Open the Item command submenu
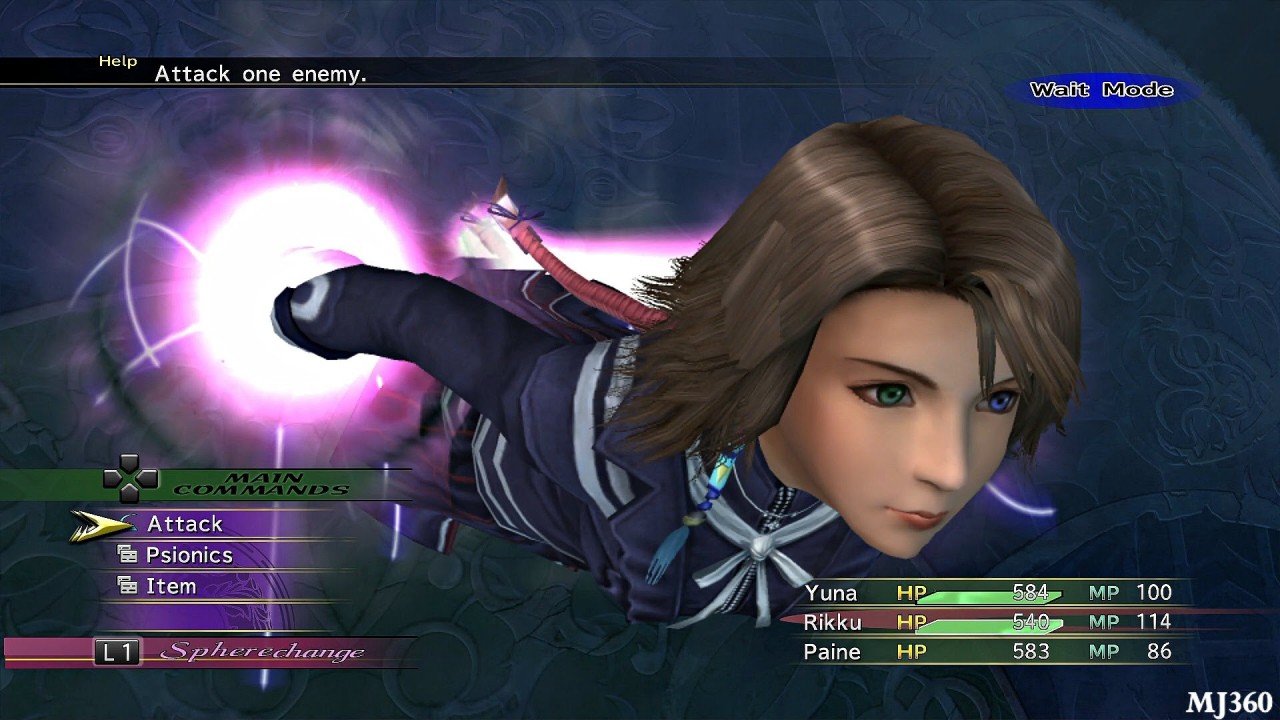The width and height of the screenshot is (1280, 720). point(171,587)
